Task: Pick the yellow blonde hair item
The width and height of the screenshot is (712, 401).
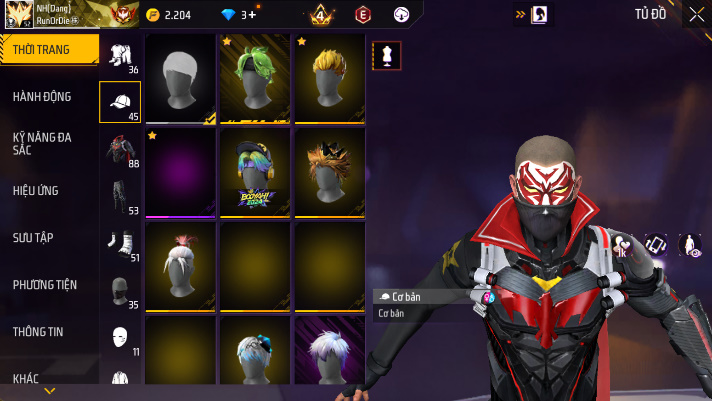Action: [329, 78]
